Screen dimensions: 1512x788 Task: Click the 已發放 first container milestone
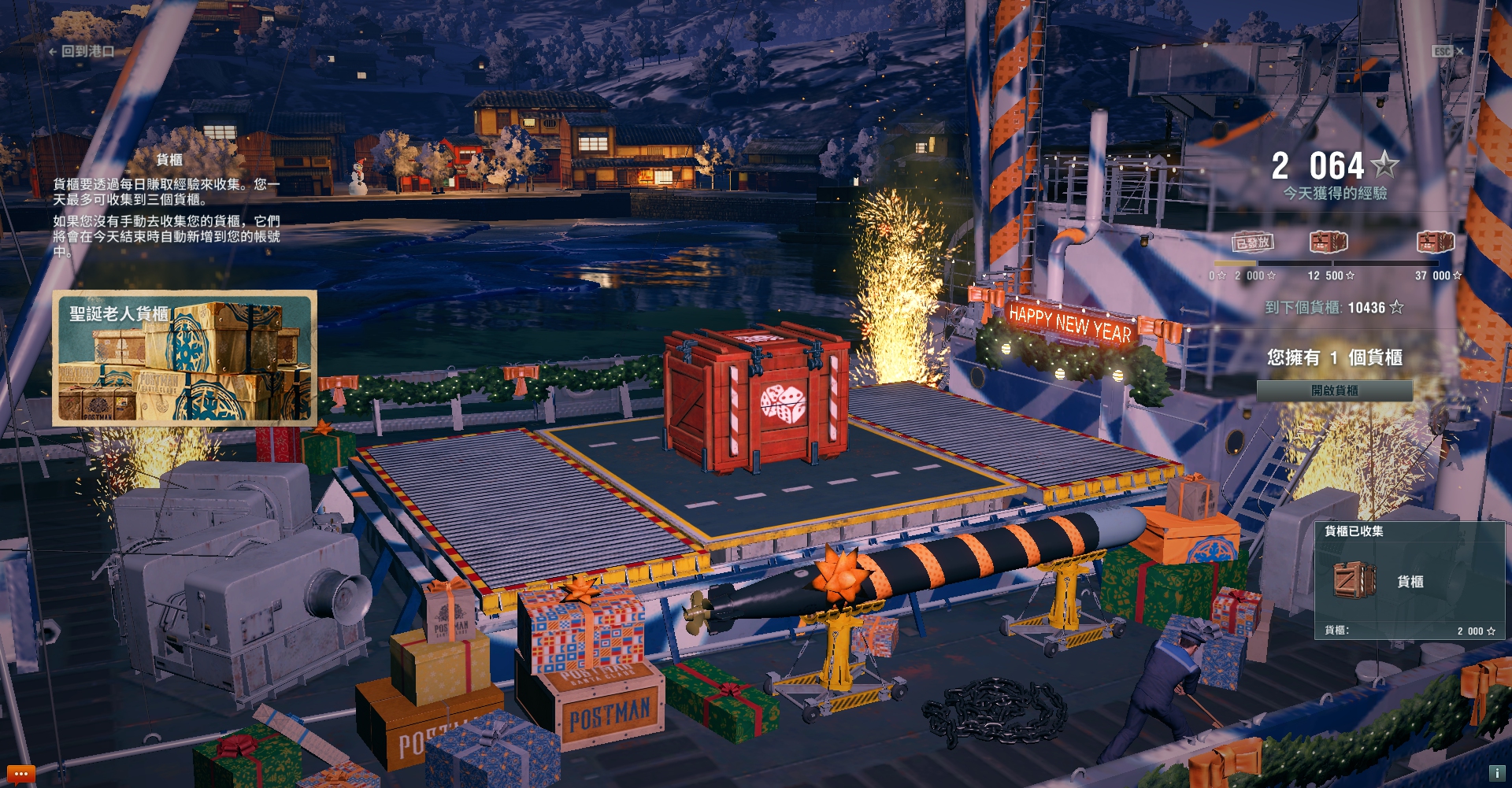[1252, 242]
